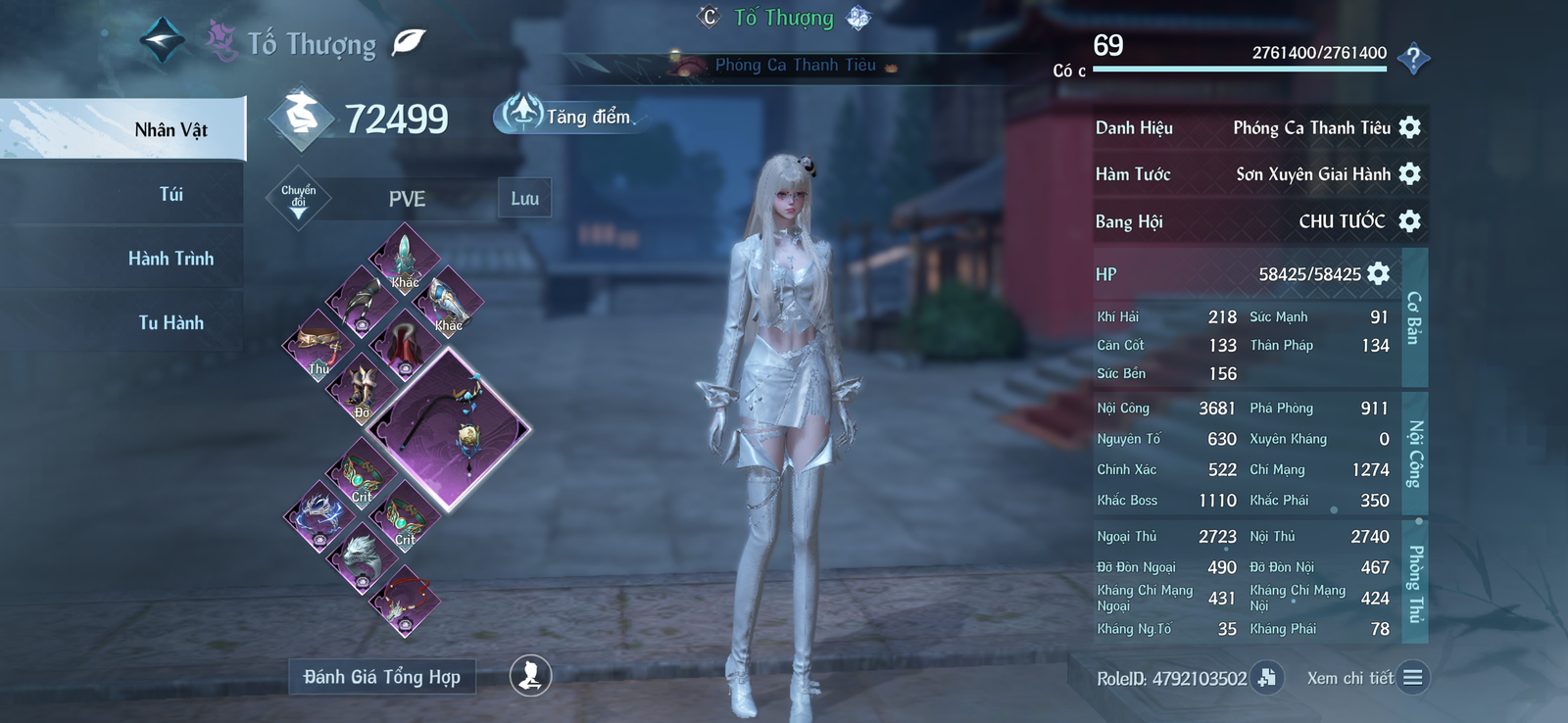Open Bang Hội settings gear

[x=1409, y=221]
